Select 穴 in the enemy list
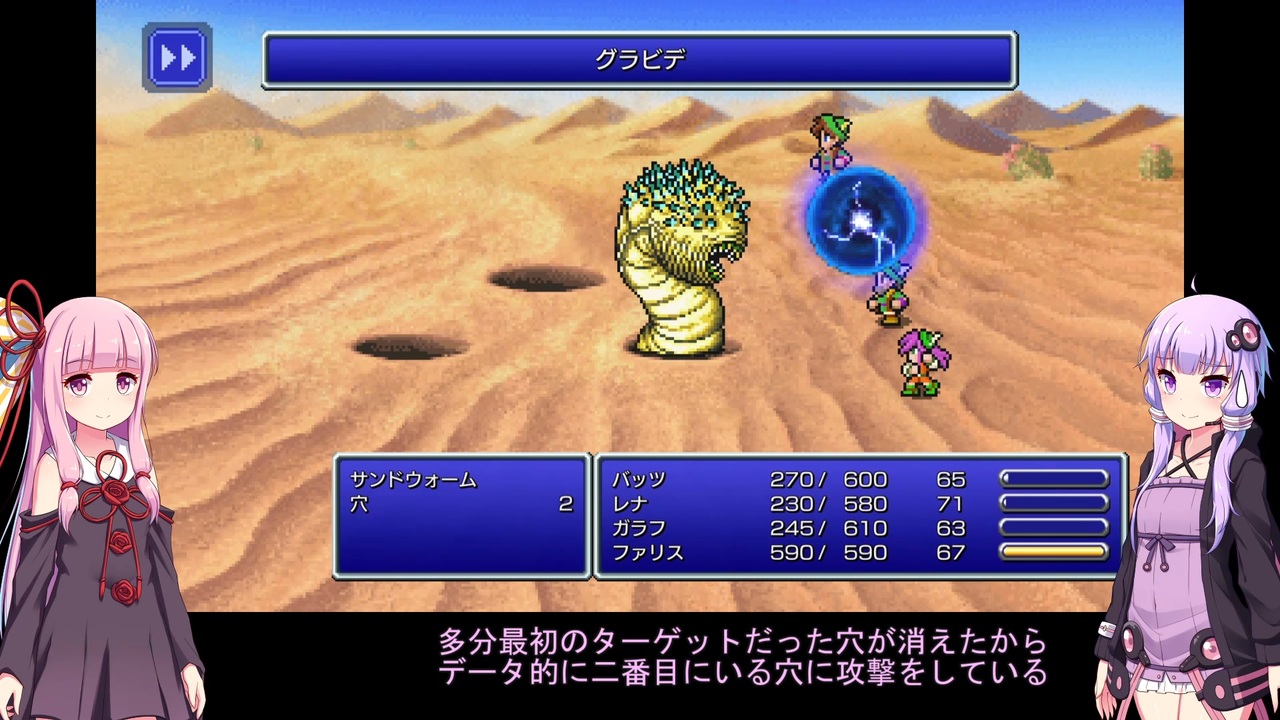Viewport: 1280px width, 720px height. pyautogui.click(x=360, y=504)
